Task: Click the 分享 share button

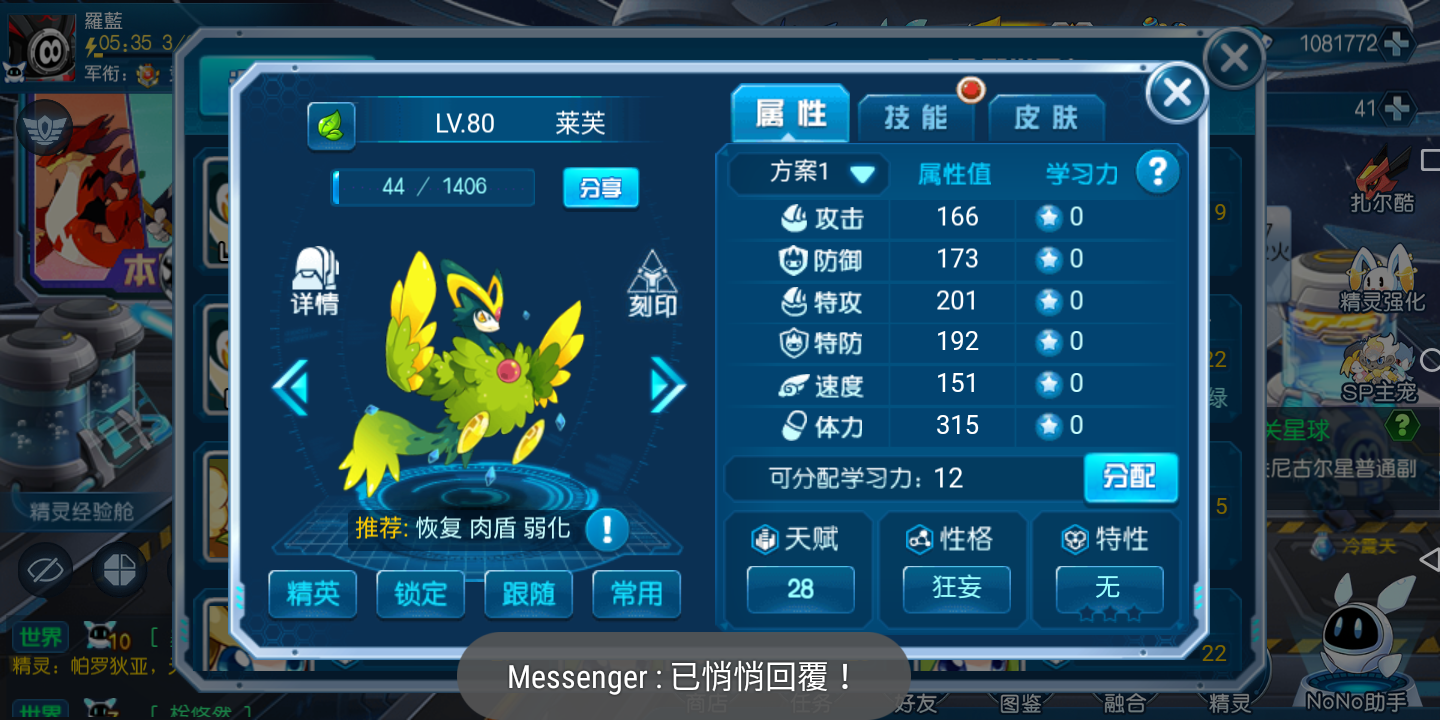Action: 600,187
